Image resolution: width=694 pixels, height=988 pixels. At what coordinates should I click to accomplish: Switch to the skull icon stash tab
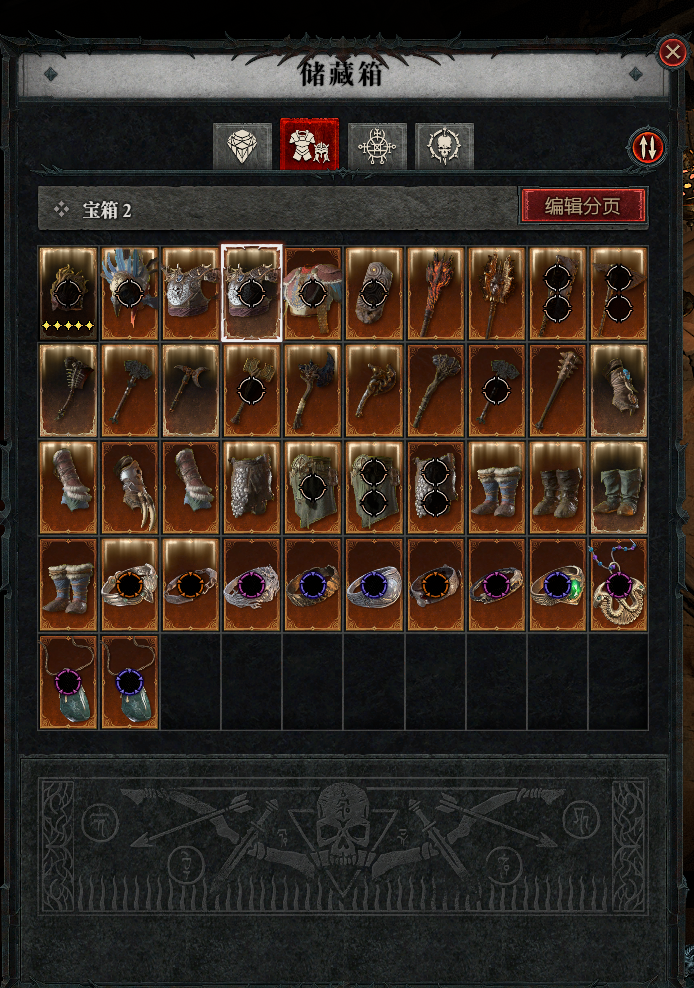coord(444,147)
